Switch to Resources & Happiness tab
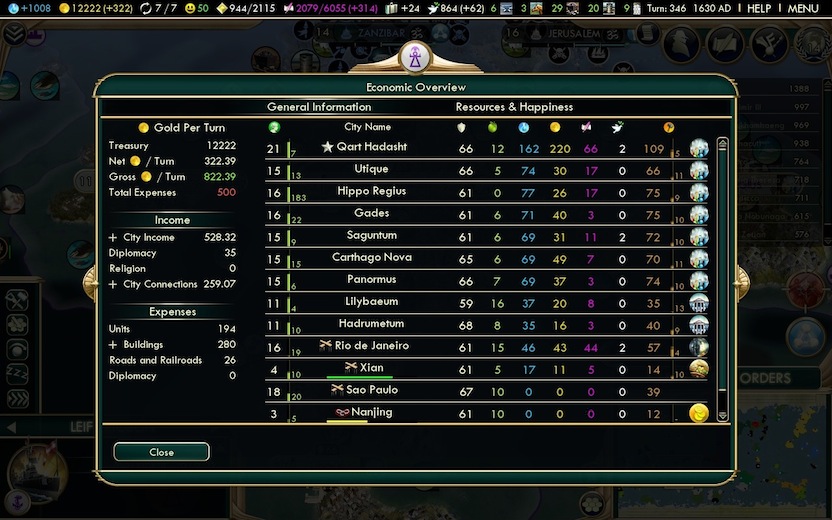Image resolution: width=832 pixels, height=520 pixels. 514,107
